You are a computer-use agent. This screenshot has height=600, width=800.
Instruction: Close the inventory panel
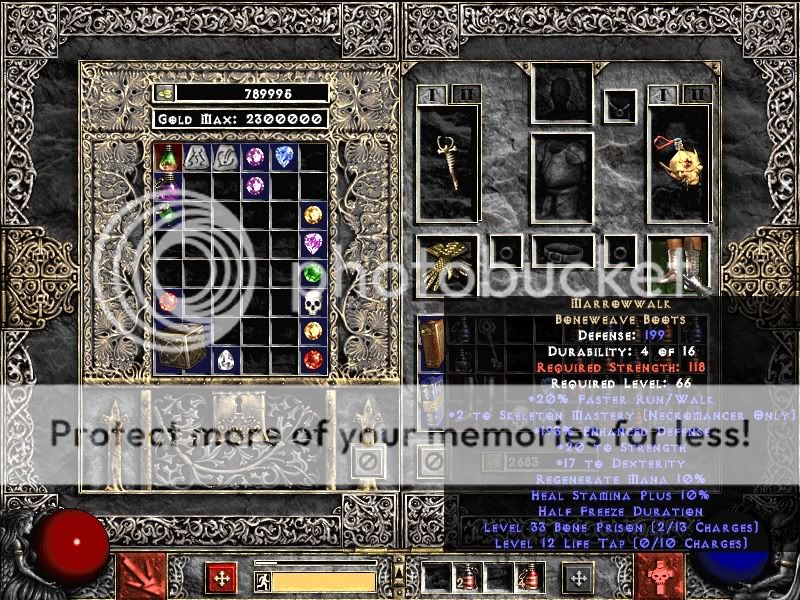point(432,461)
